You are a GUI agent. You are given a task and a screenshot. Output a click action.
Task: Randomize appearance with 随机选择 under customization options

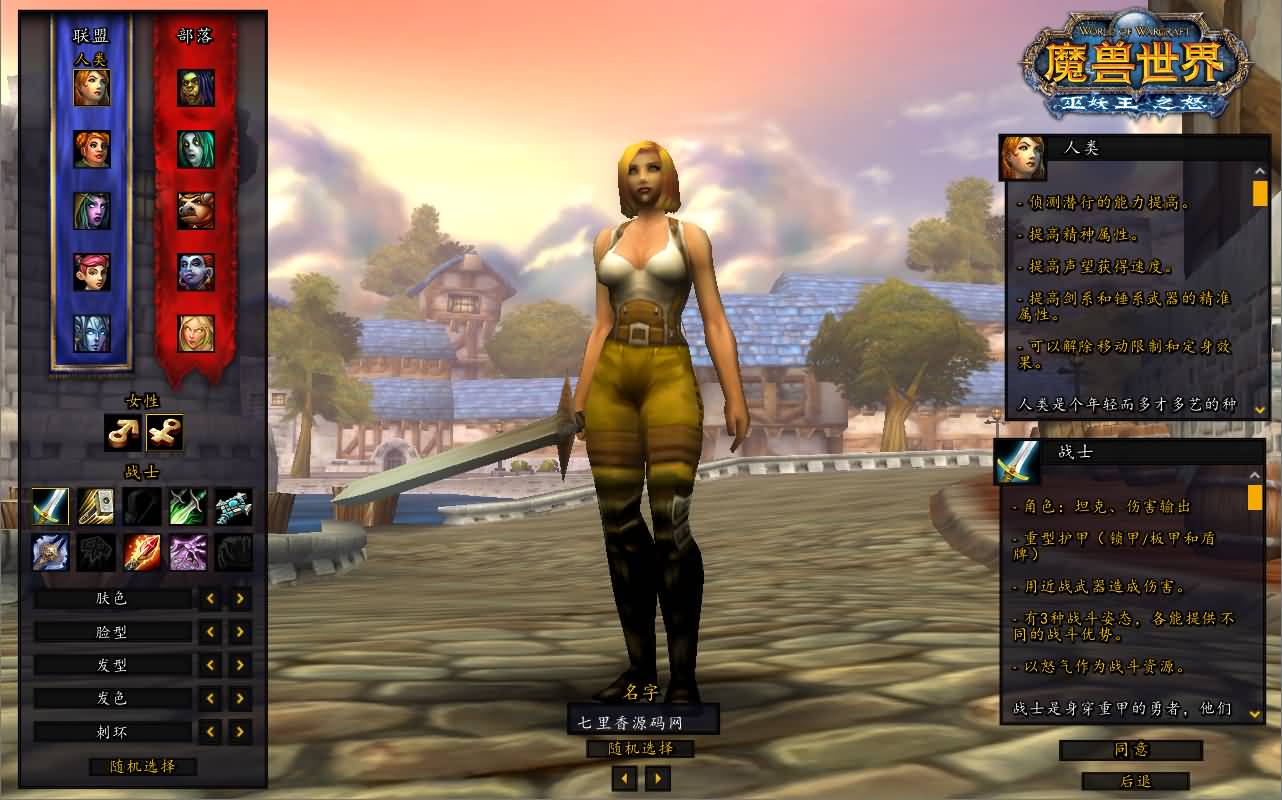pyautogui.click(x=142, y=766)
